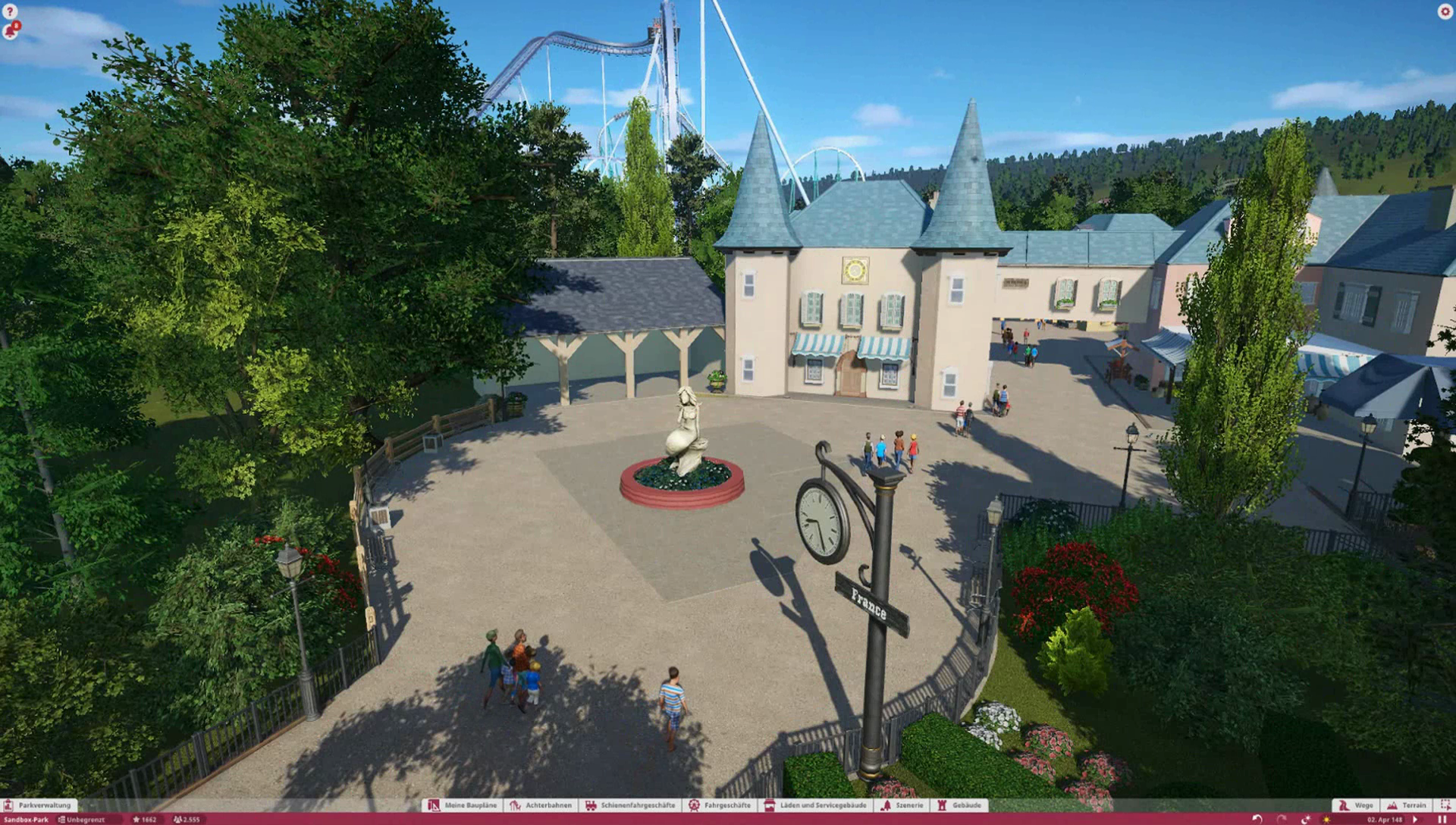Click the help question mark icon
The image size is (1456, 825).
(10, 11)
